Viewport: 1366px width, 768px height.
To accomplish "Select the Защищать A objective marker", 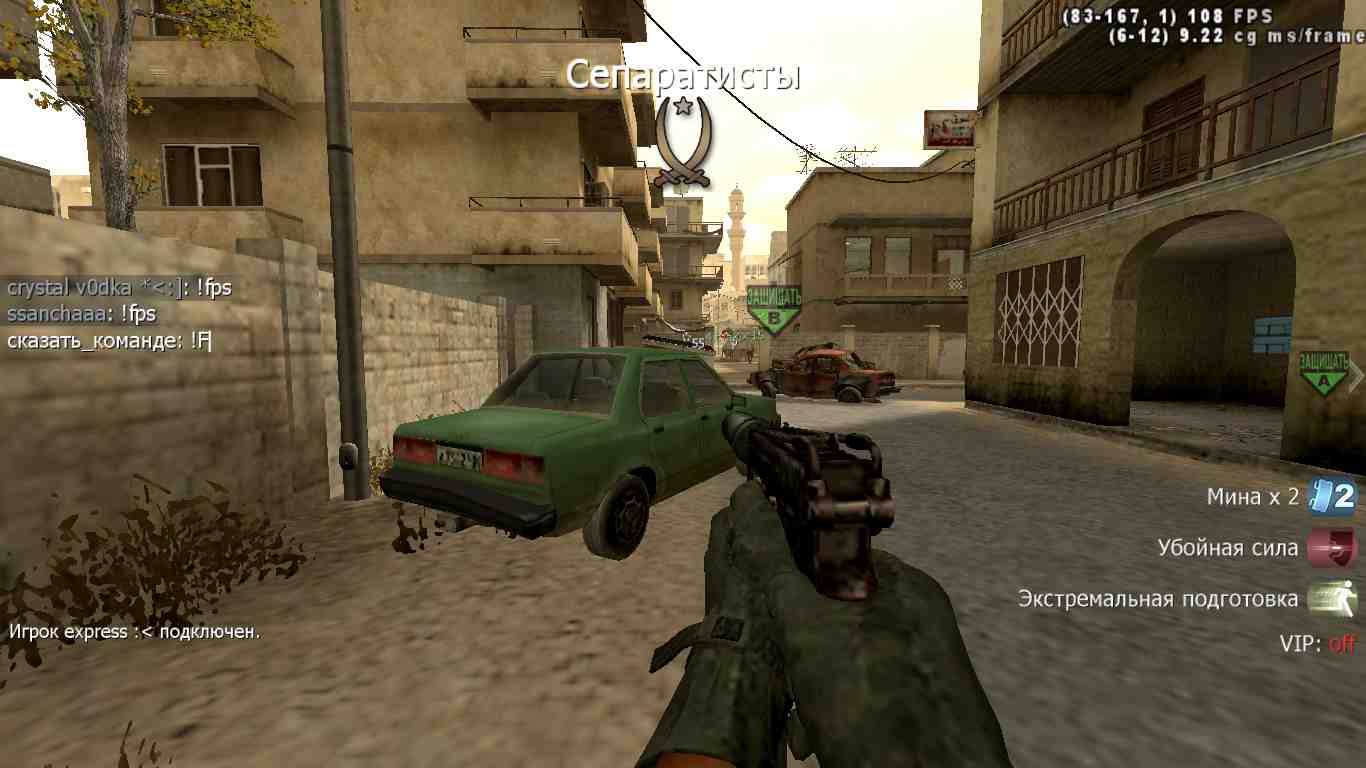I will pyautogui.click(x=1324, y=372).
